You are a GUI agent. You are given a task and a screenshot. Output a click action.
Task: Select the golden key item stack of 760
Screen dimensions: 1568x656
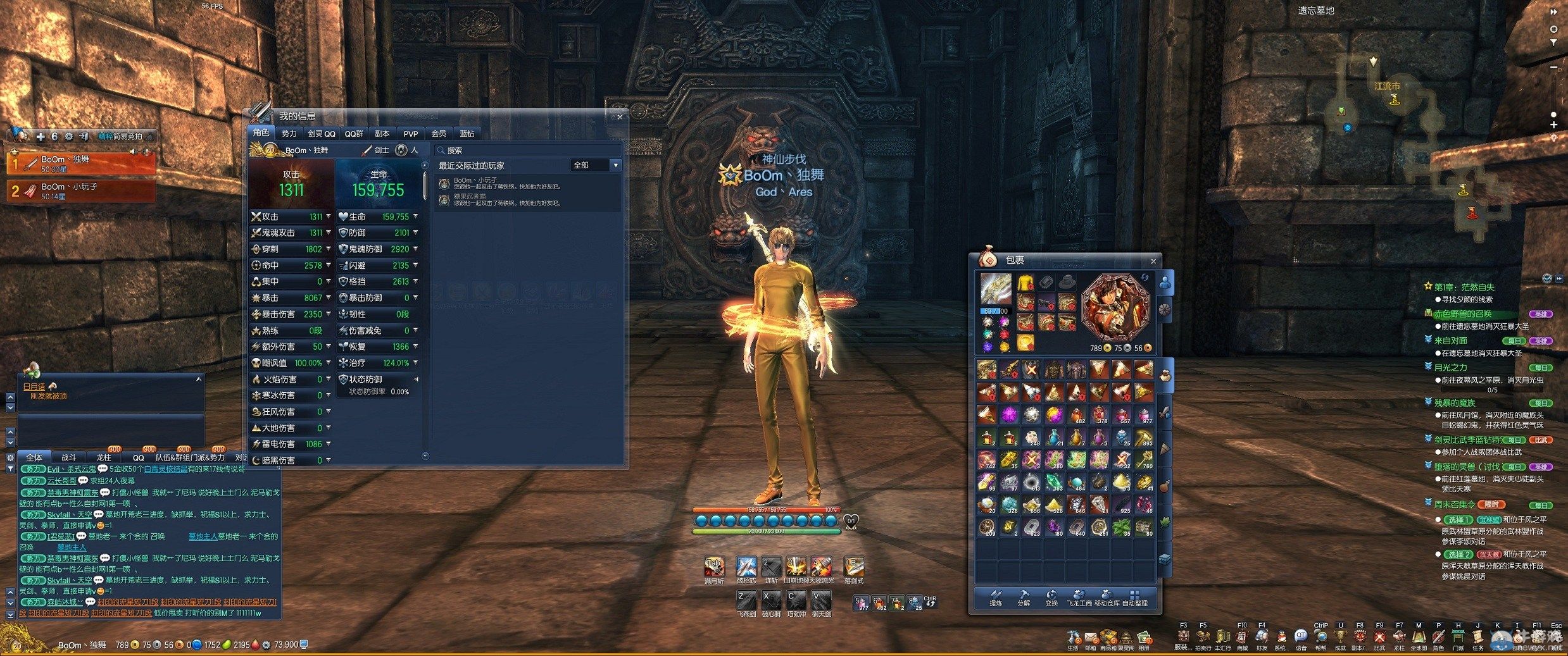[x=1143, y=460]
